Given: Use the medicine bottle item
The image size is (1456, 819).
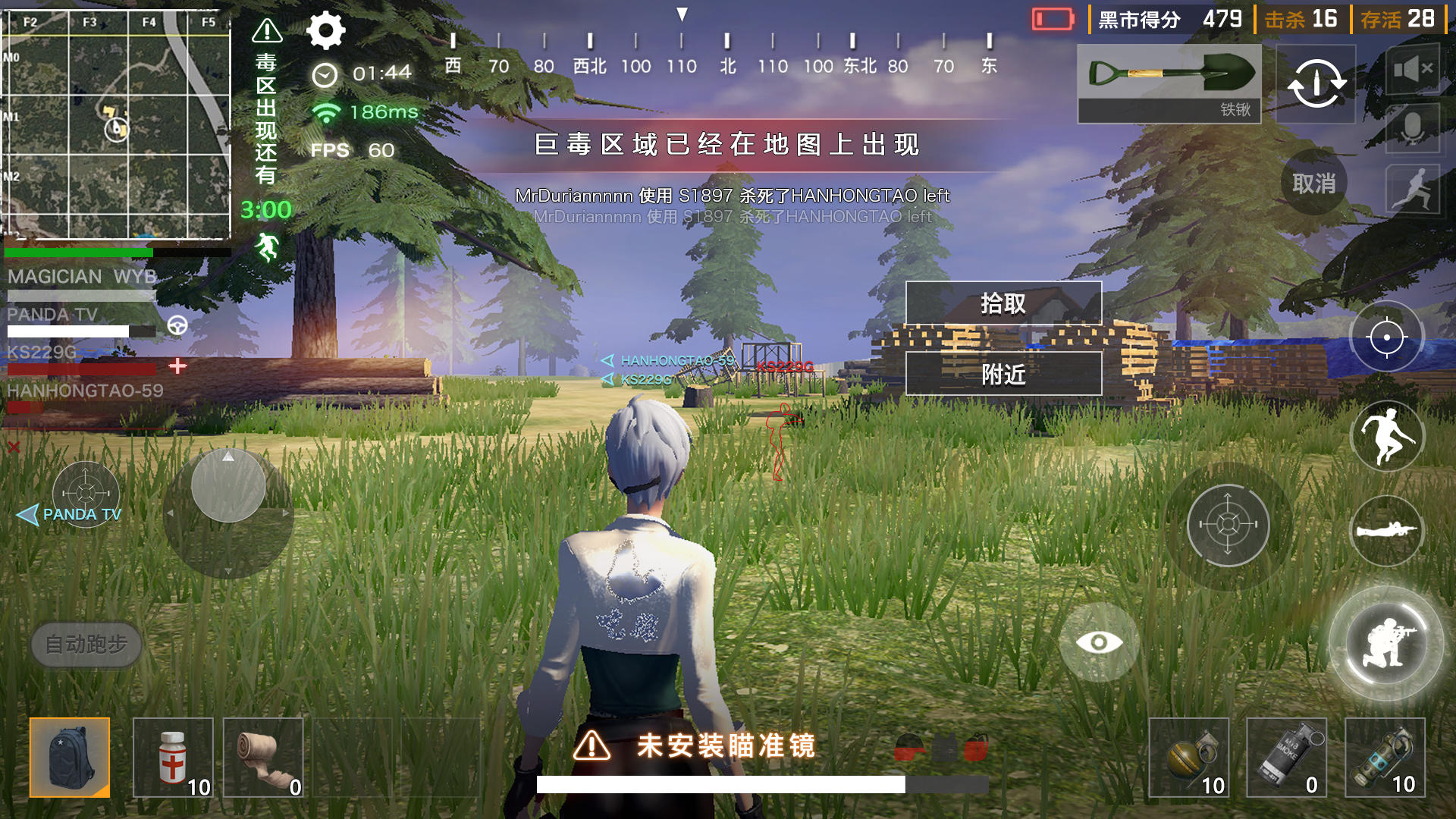Looking at the screenshot, I should 172,758.
